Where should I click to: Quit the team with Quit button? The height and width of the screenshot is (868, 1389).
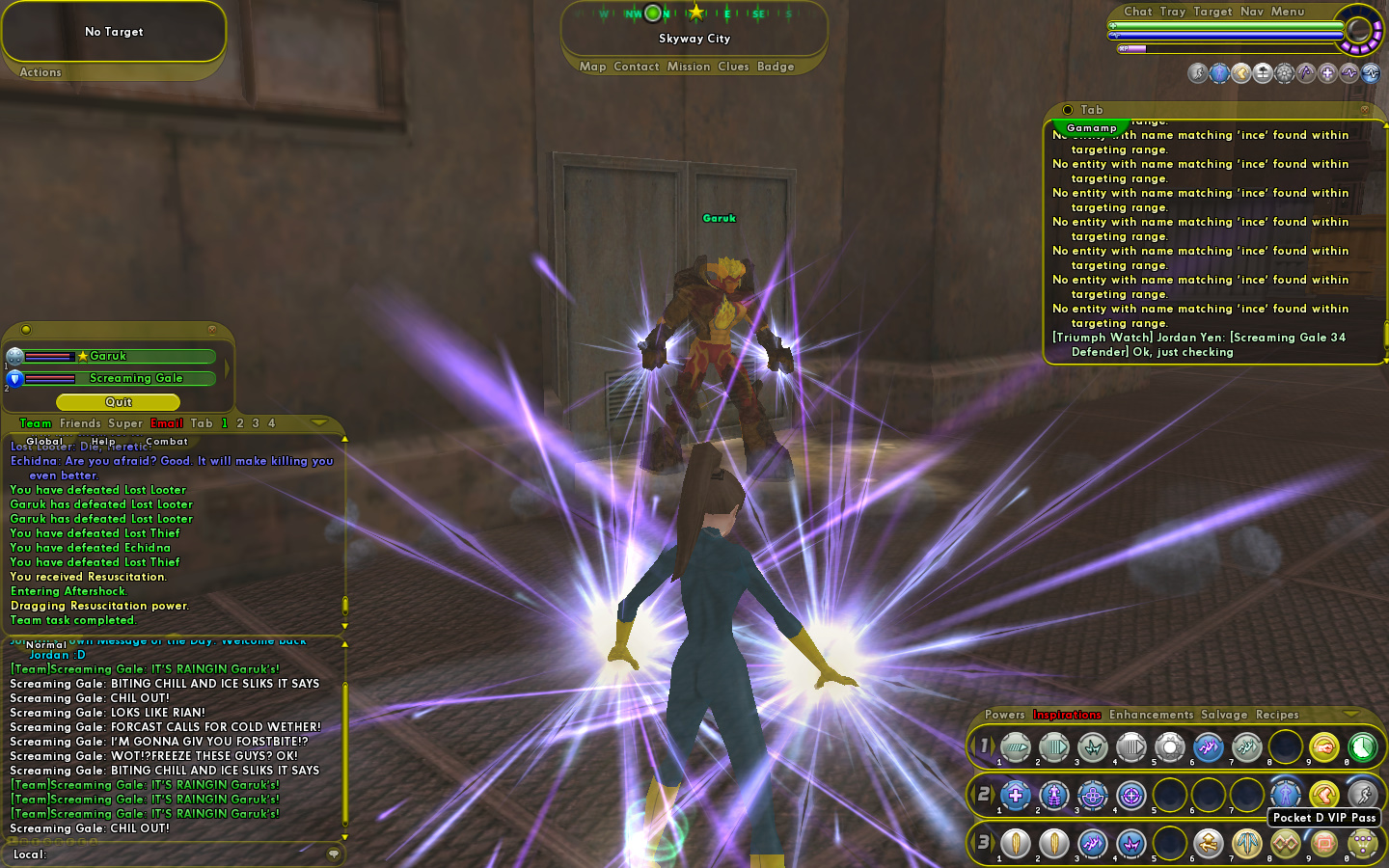pyautogui.click(x=118, y=402)
